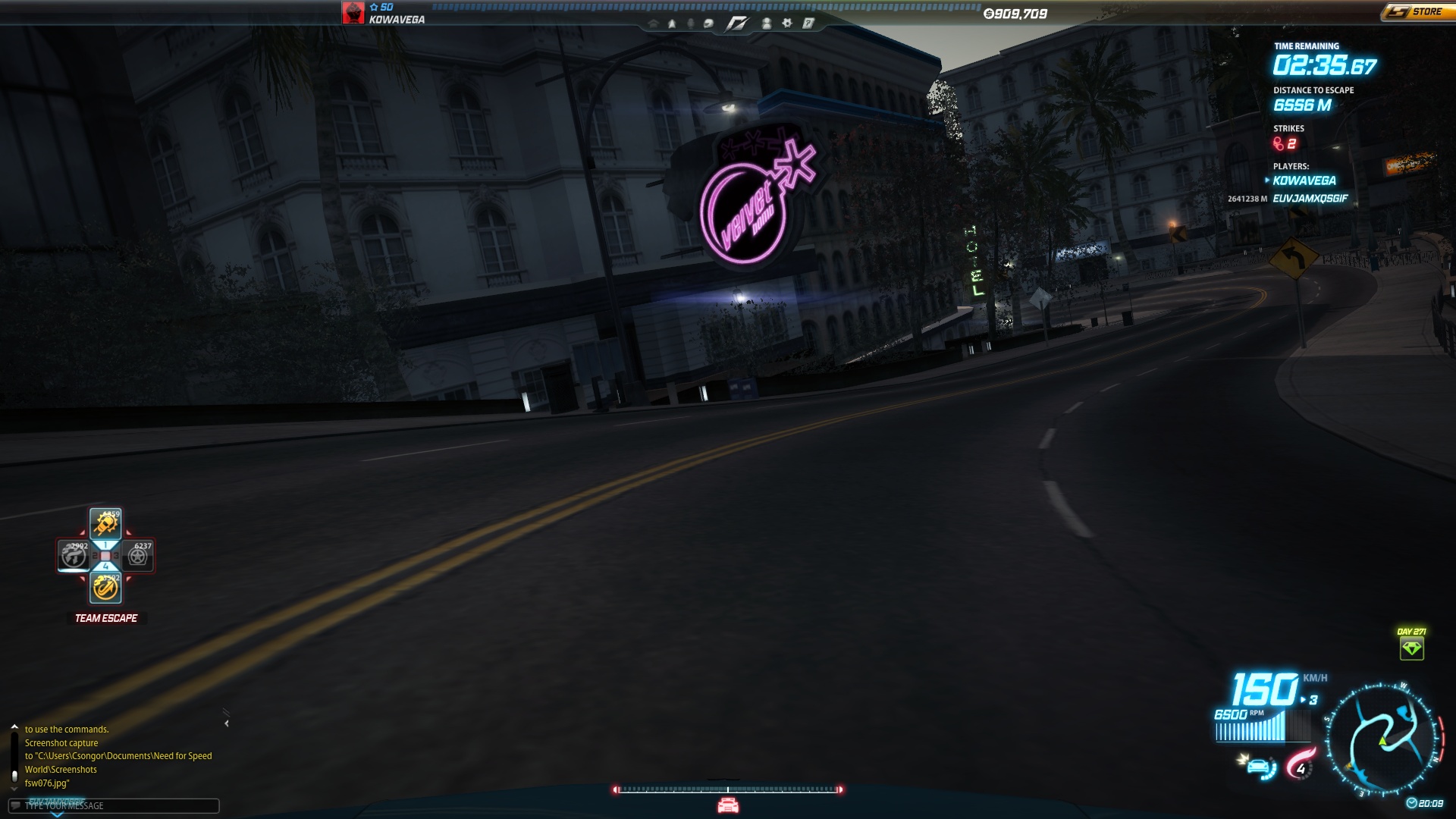This screenshot has width=1456, height=819.
Task: Activate the orange car powerup in slot 1
Action: click(105, 523)
